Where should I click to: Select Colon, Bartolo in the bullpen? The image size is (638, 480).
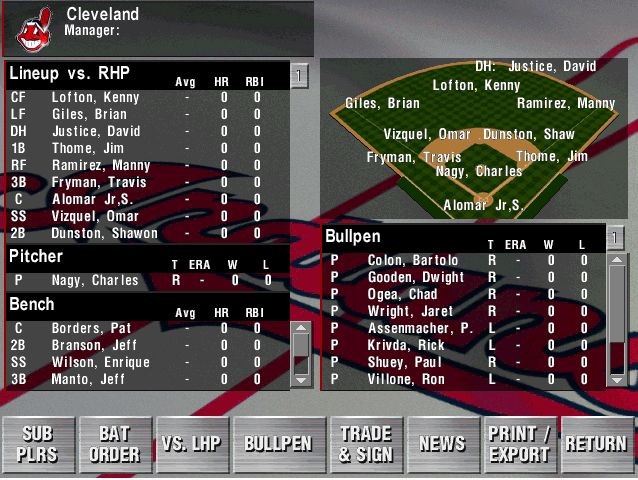click(x=412, y=261)
